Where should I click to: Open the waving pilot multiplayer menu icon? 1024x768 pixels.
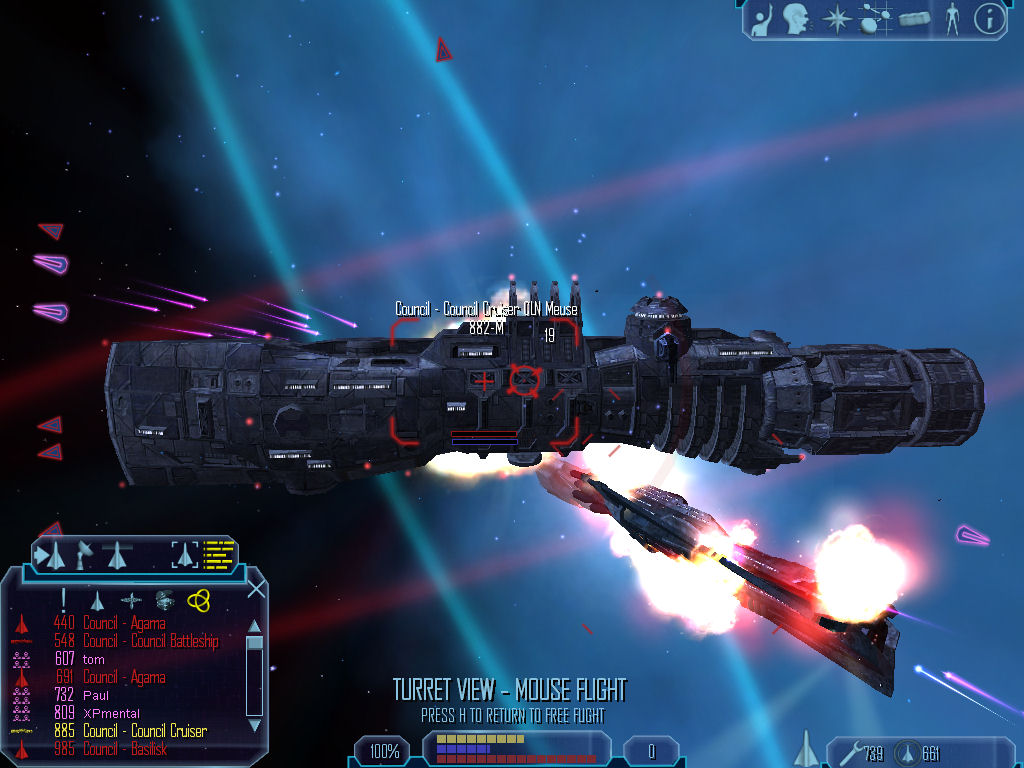tap(763, 18)
